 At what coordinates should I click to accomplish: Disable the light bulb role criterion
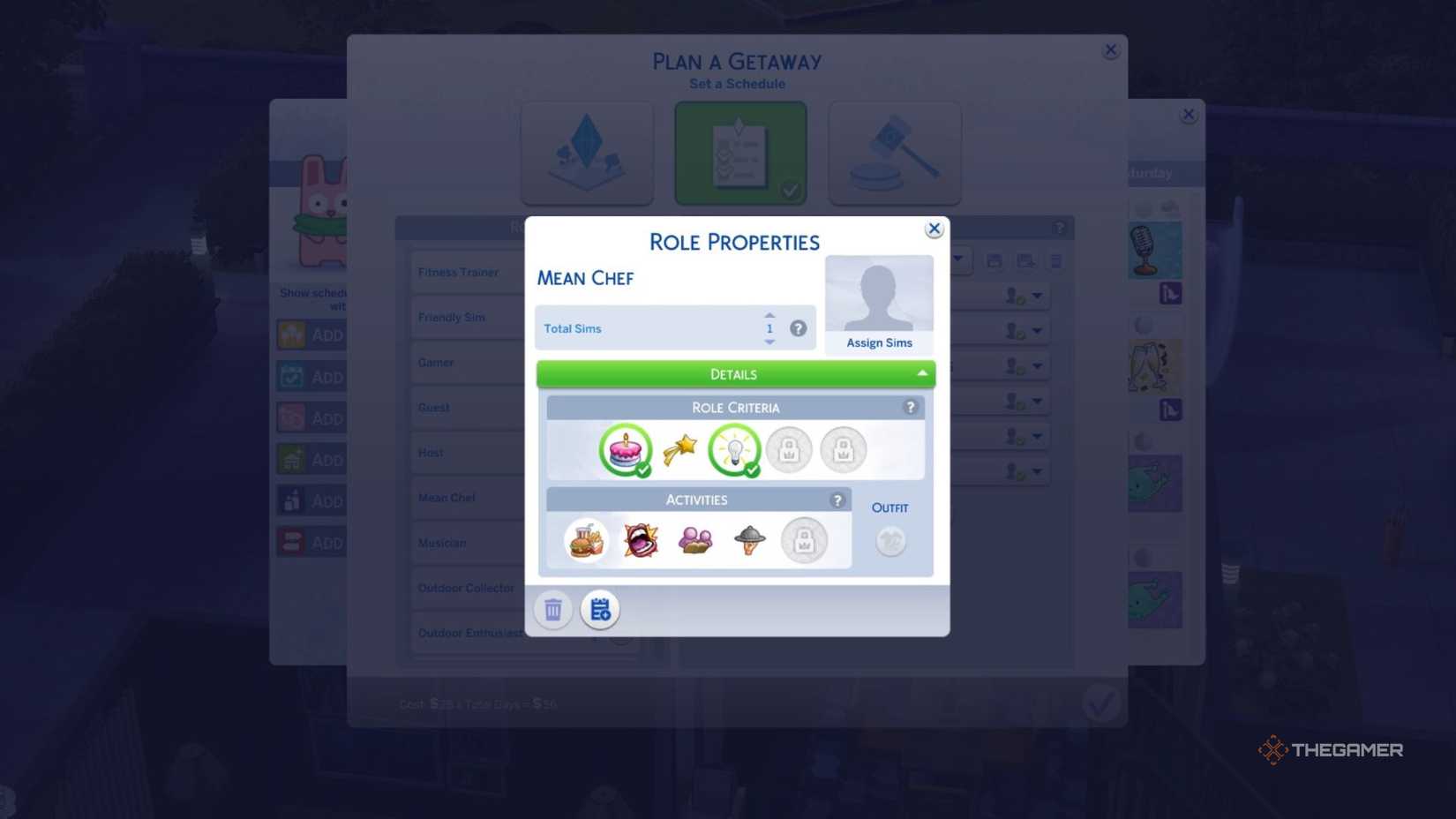tap(734, 449)
